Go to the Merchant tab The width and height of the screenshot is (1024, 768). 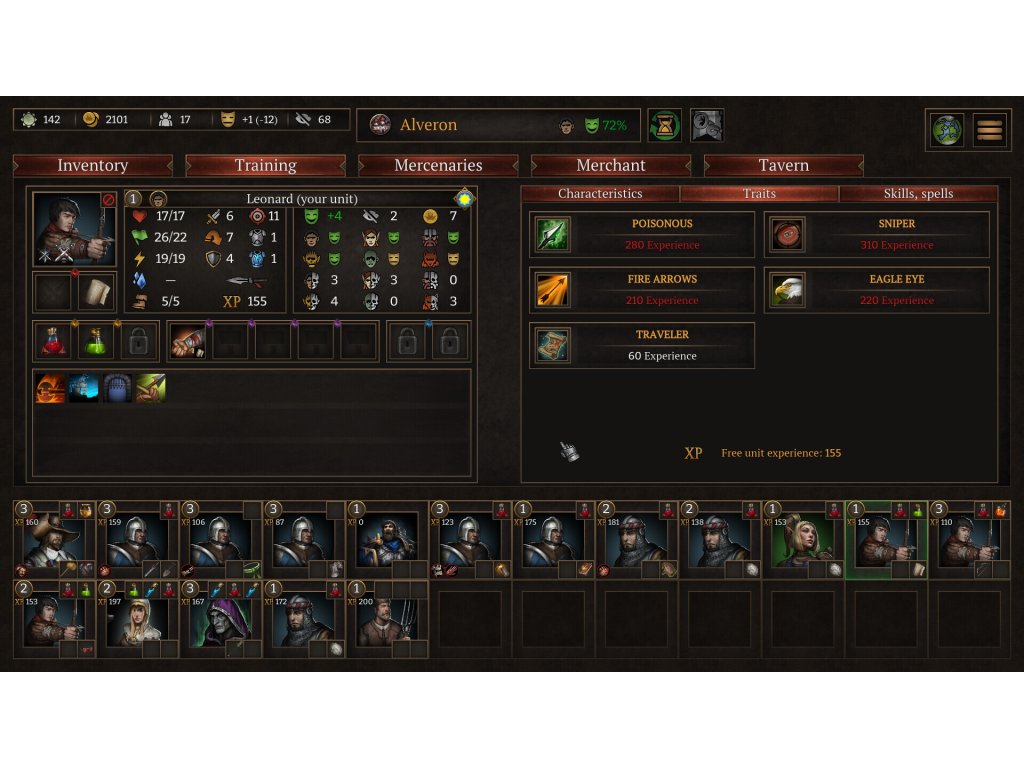(611, 166)
